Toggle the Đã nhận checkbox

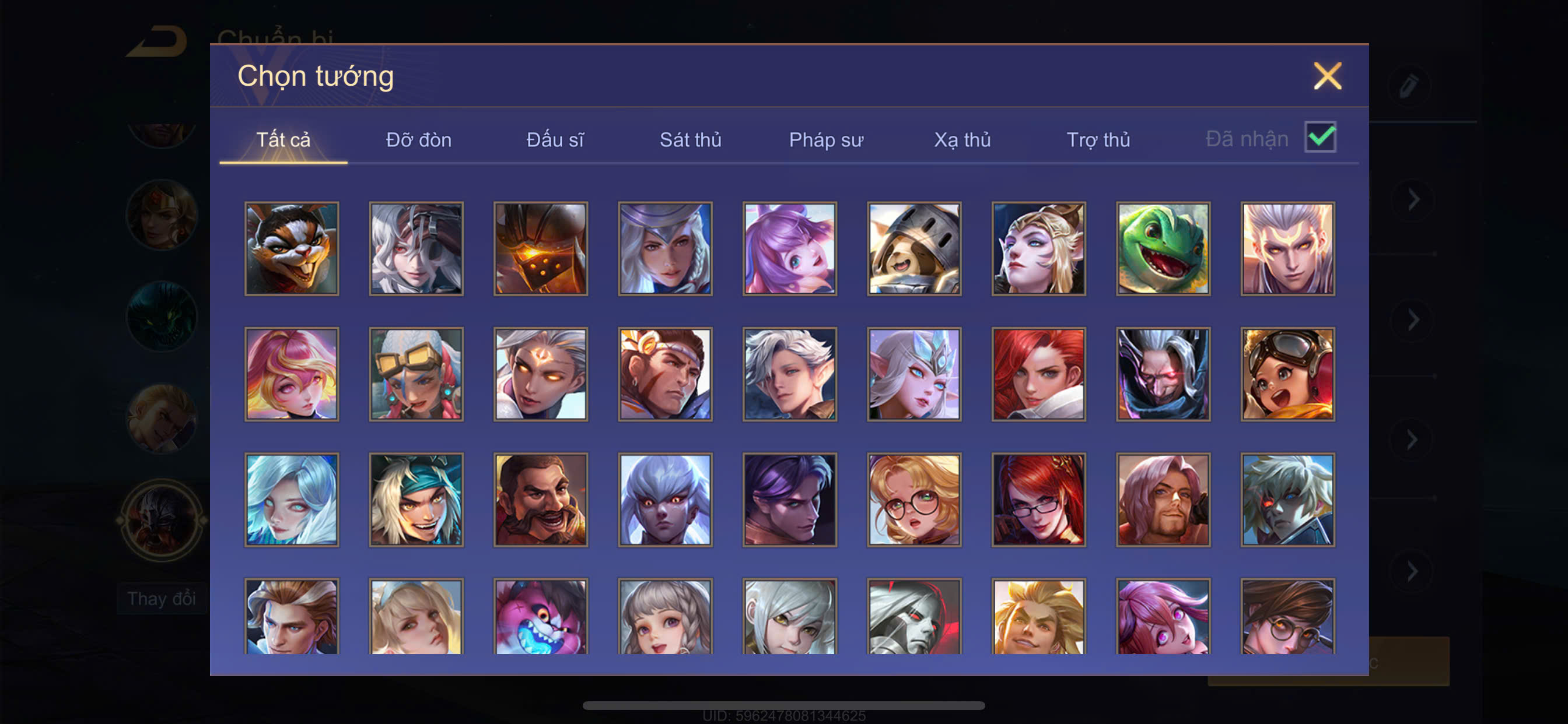1319,138
